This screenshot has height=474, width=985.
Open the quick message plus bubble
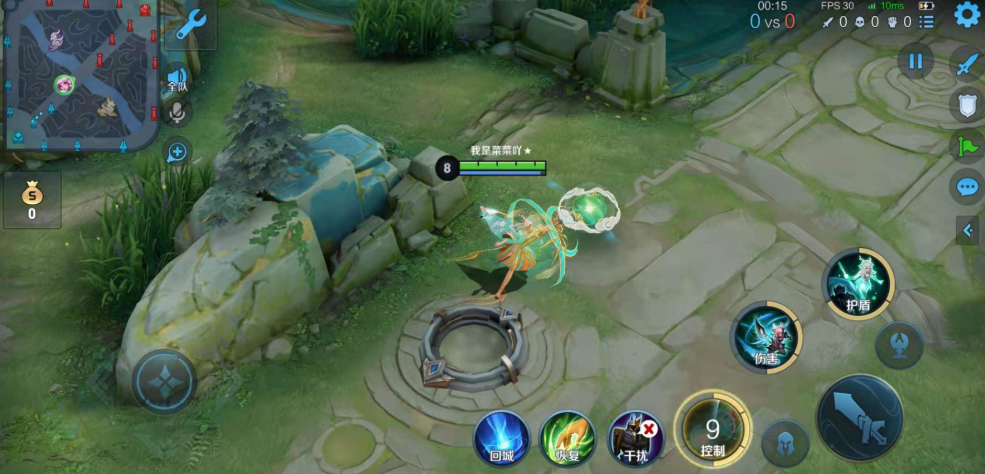click(x=178, y=152)
